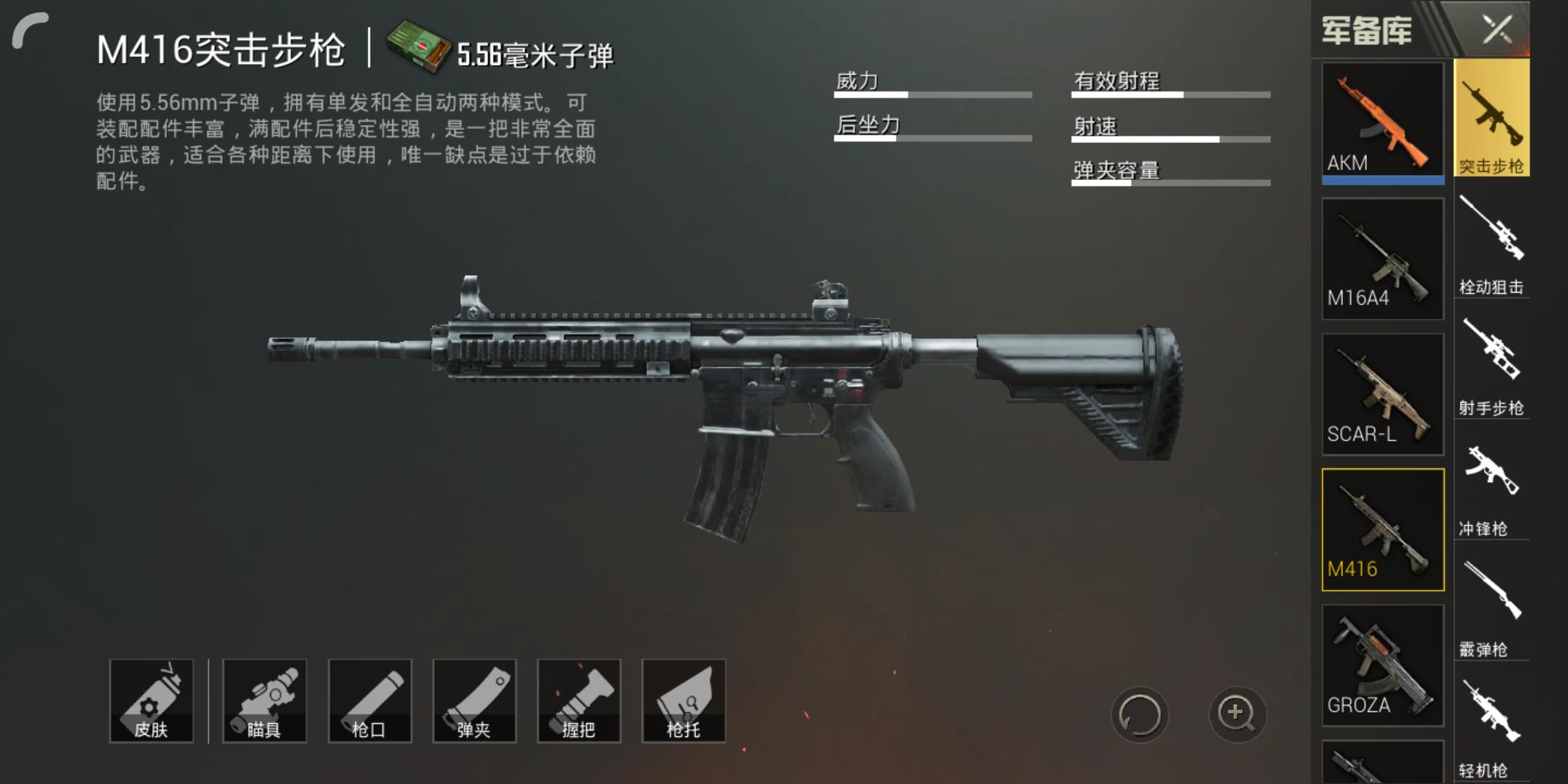Show the GROZA rifle details
This screenshot has height=784, width=1568.
tap(1382, 665)
